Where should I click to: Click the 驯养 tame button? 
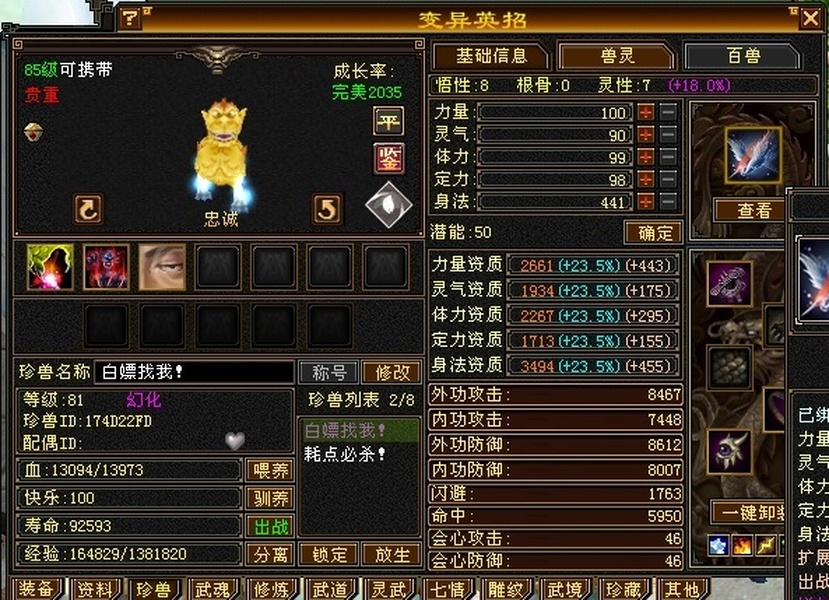pos(269,498)
